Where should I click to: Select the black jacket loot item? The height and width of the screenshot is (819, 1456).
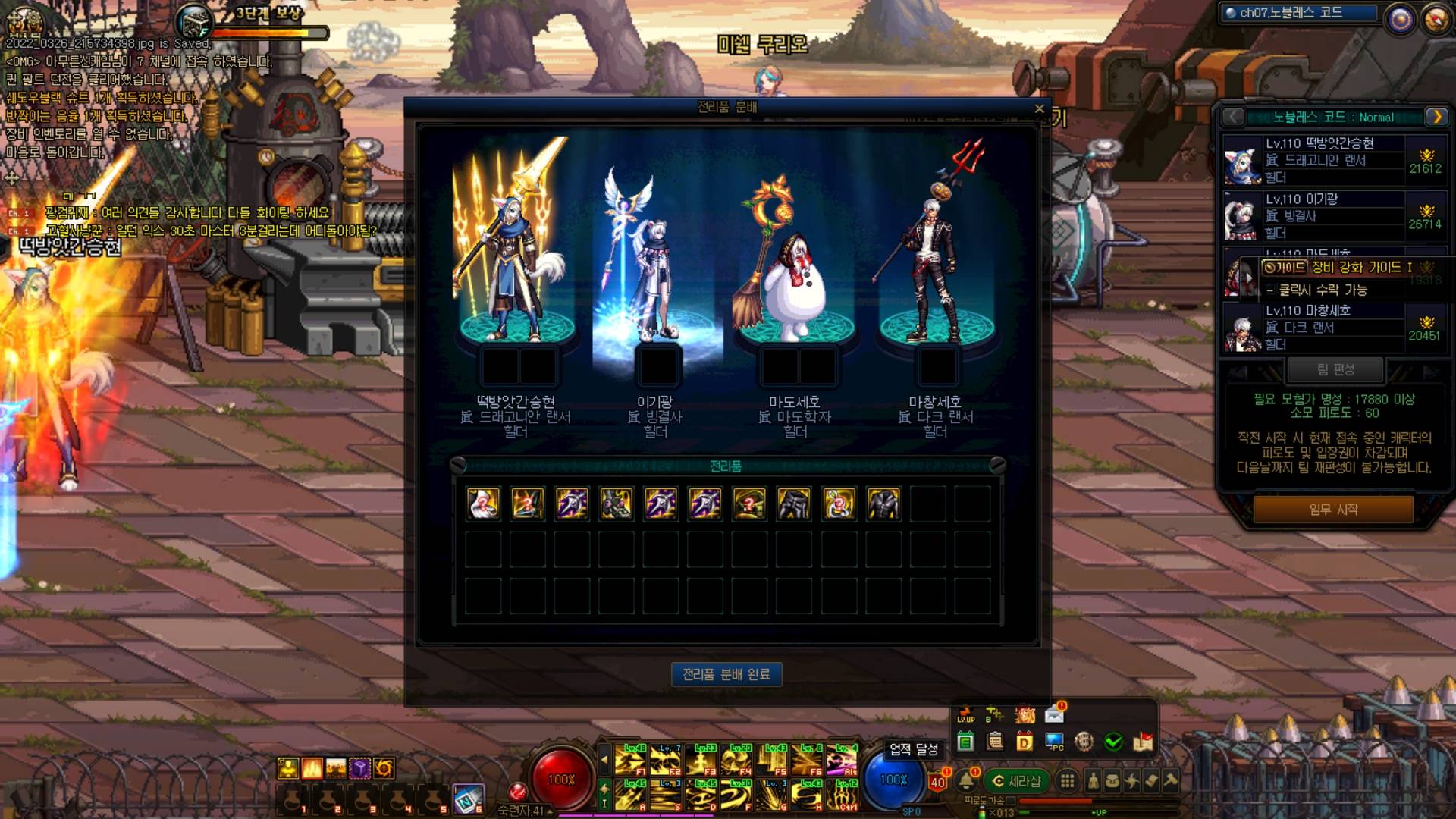pos(883,504)
